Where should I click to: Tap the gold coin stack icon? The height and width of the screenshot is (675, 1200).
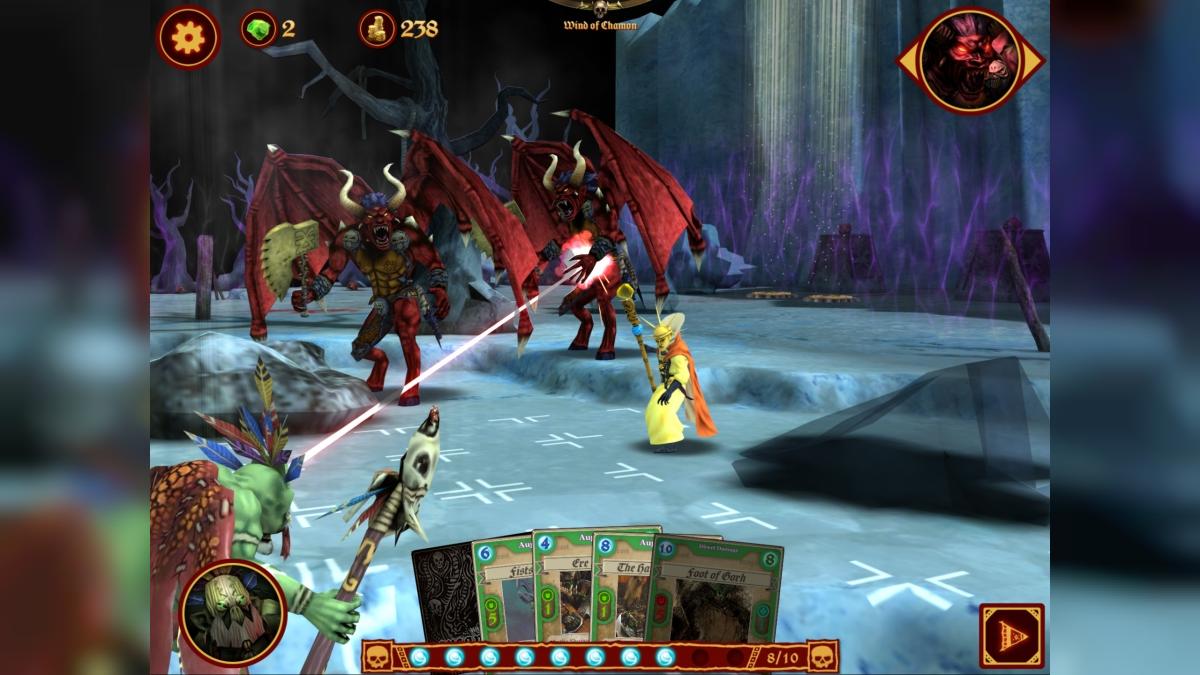pos(377,29)
